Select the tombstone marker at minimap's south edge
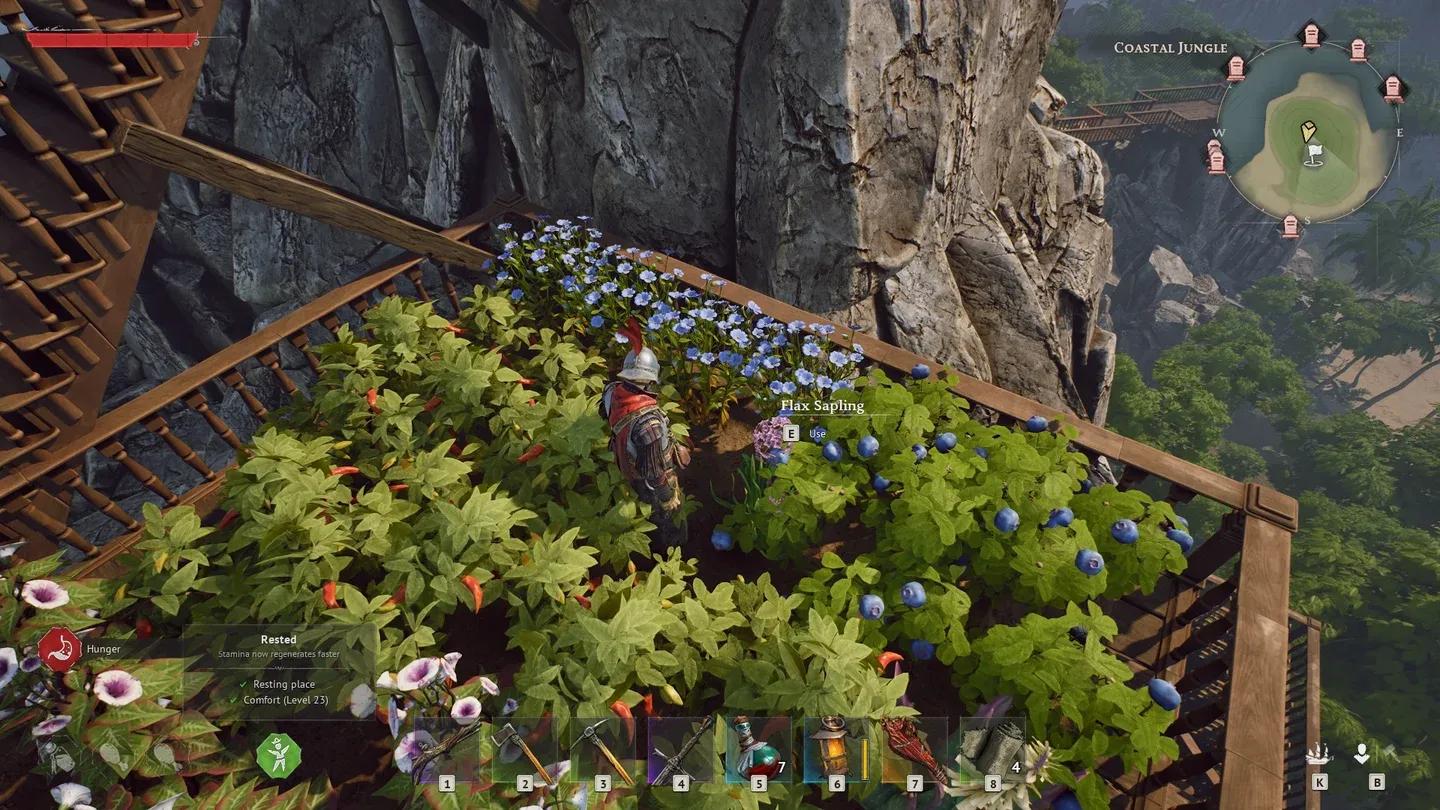The width and height of the screenshot is (1440, 810). (1291, 225)
